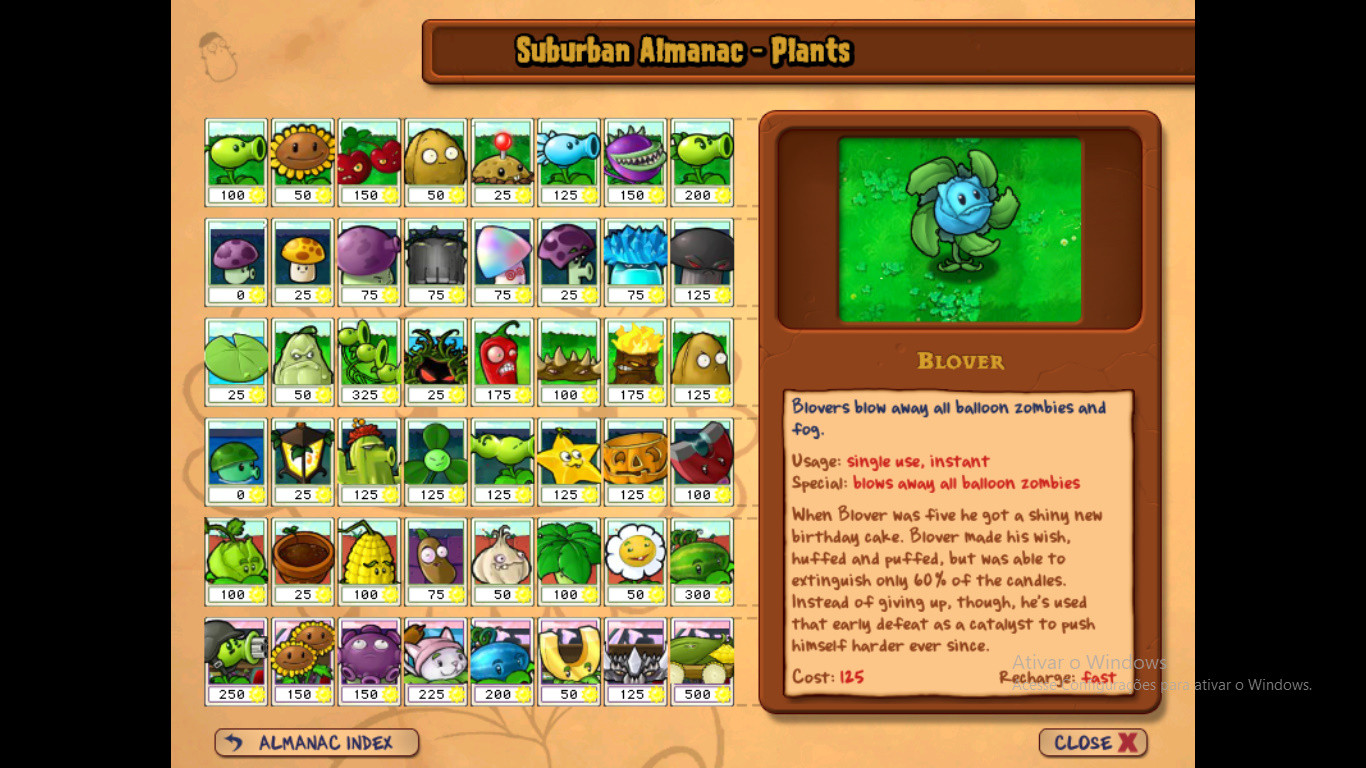This screenshot has height=768, width=1366.
Task: Open the Pumpkin almanac entry
Action: tap(635, 460)
